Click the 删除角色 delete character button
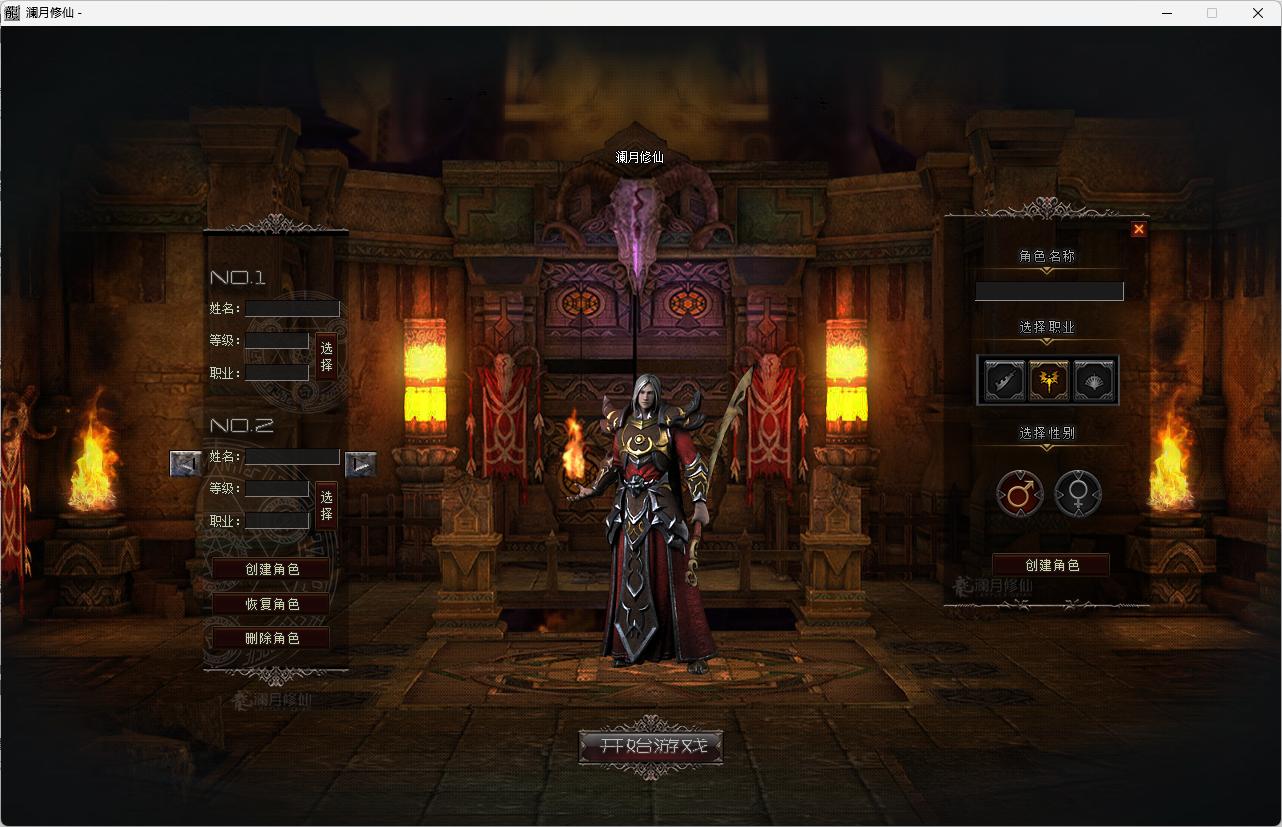 coord(271,638)
